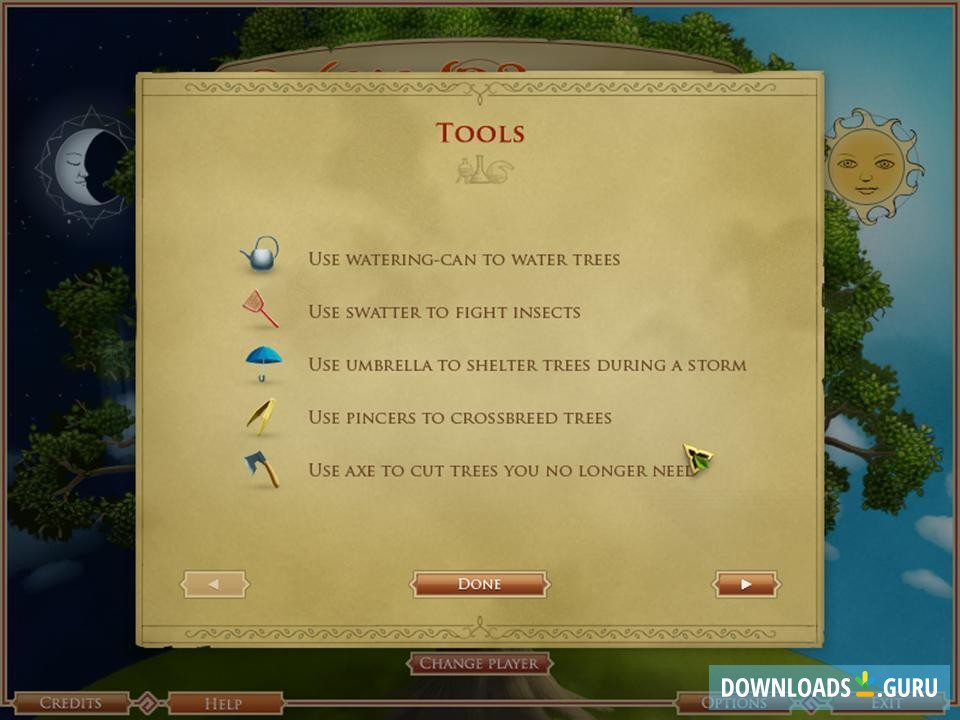The width and height of the screenshot is (960, 720).
Task: Close the Tools help with Done
Action: coord(479,584)
